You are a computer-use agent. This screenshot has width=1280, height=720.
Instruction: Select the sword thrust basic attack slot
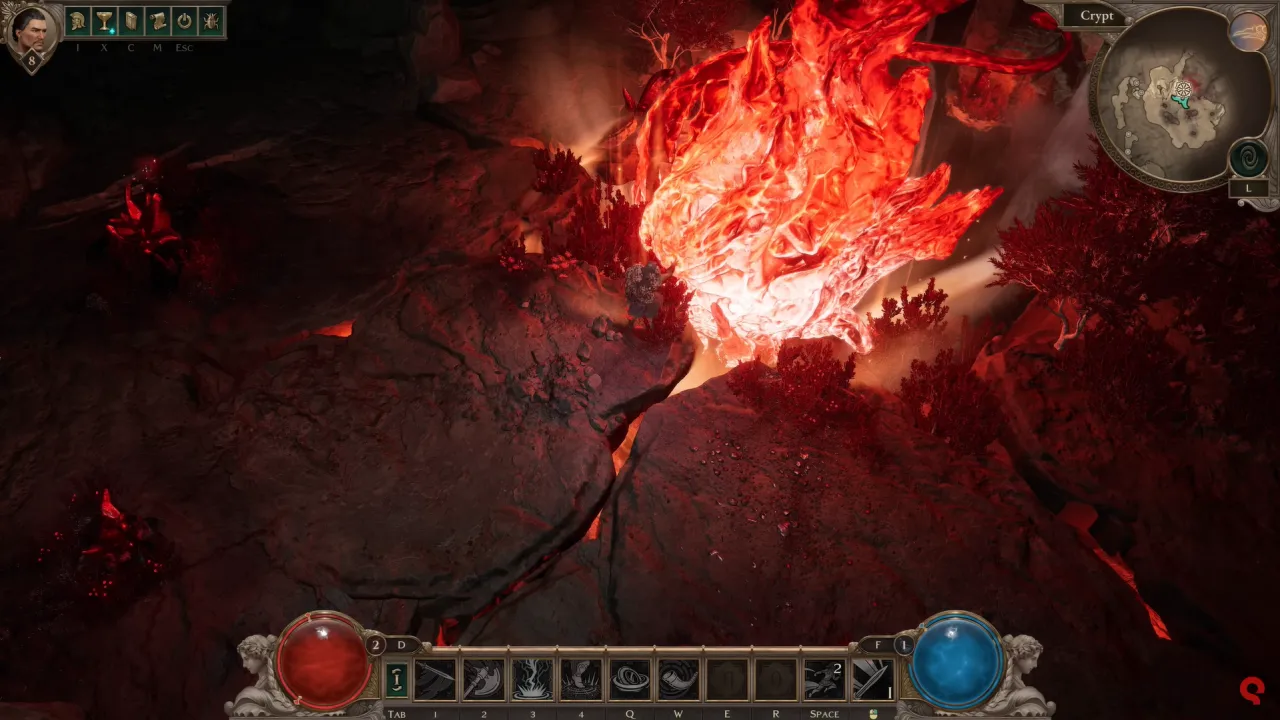[x=873, y=679]
